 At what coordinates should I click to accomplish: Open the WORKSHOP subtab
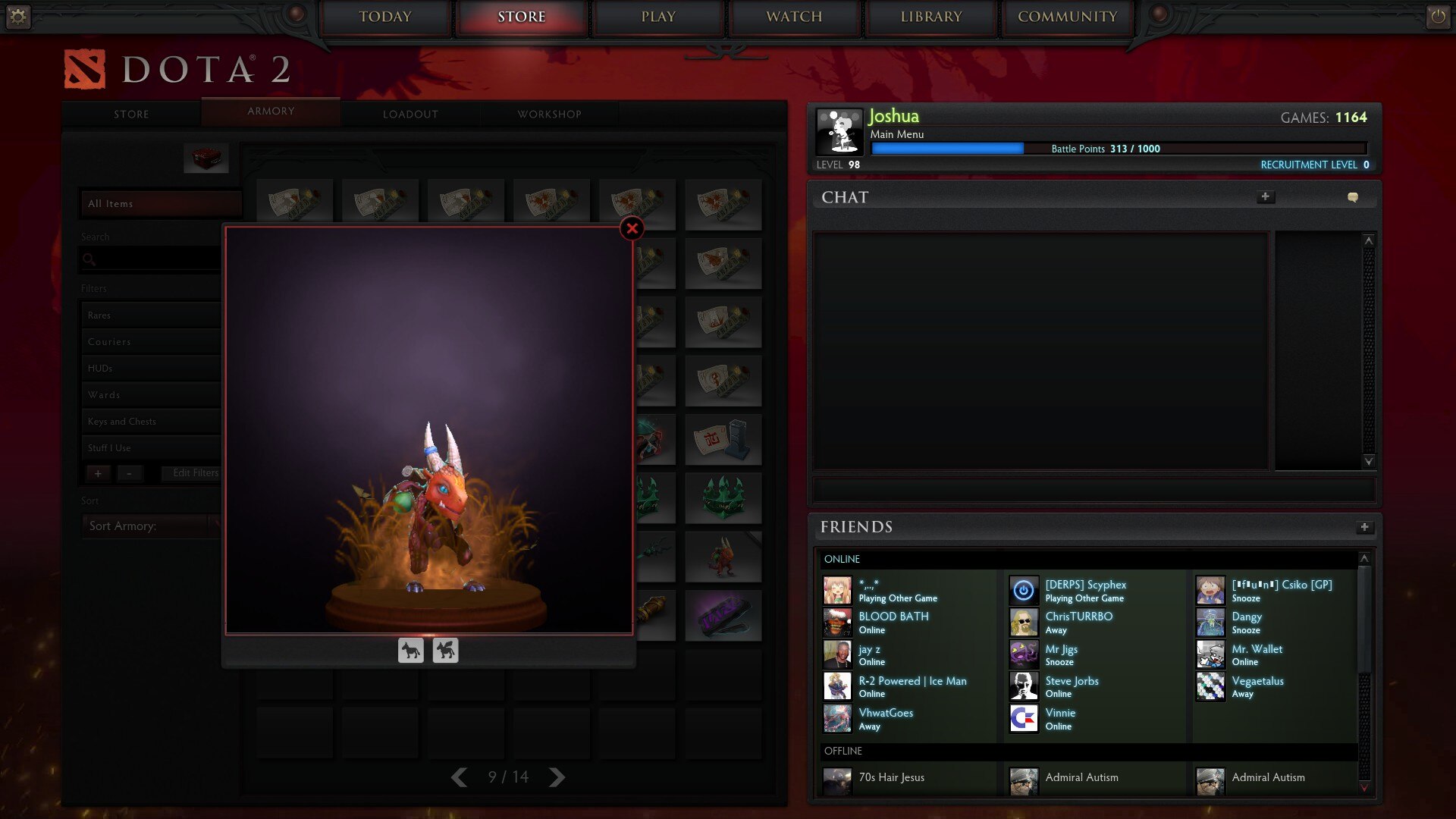coord(549,114)
